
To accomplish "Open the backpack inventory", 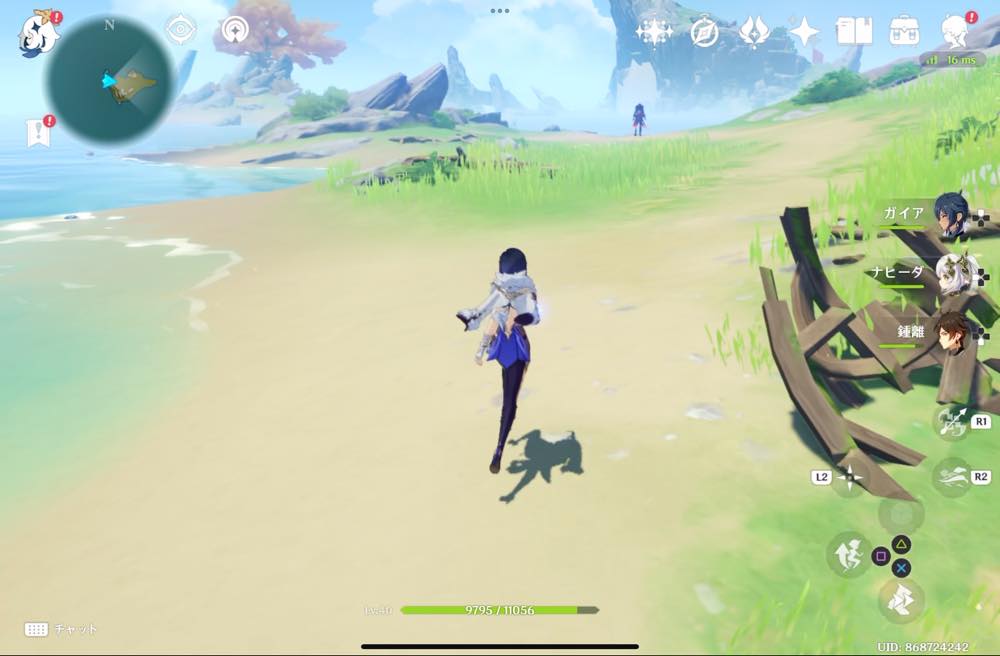I will coord(905,31).
